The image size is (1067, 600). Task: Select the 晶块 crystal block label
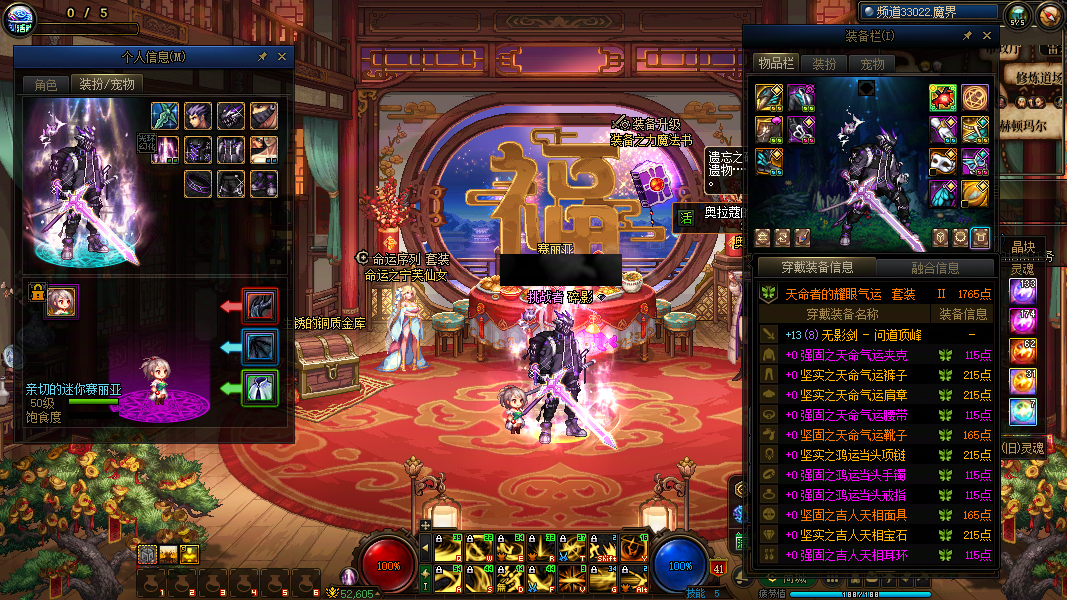click(x=1024, y=247)
